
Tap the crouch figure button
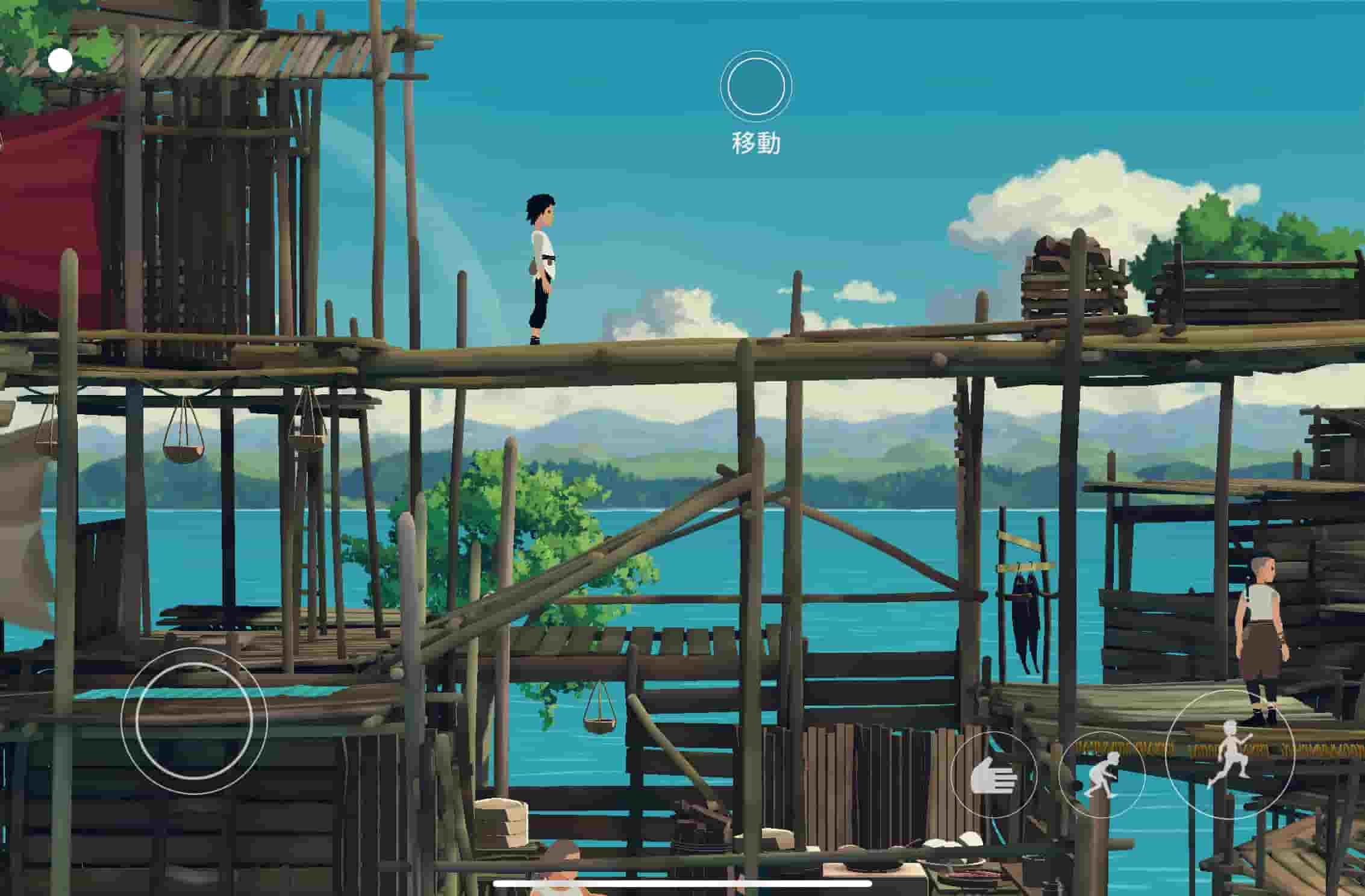1101,775
